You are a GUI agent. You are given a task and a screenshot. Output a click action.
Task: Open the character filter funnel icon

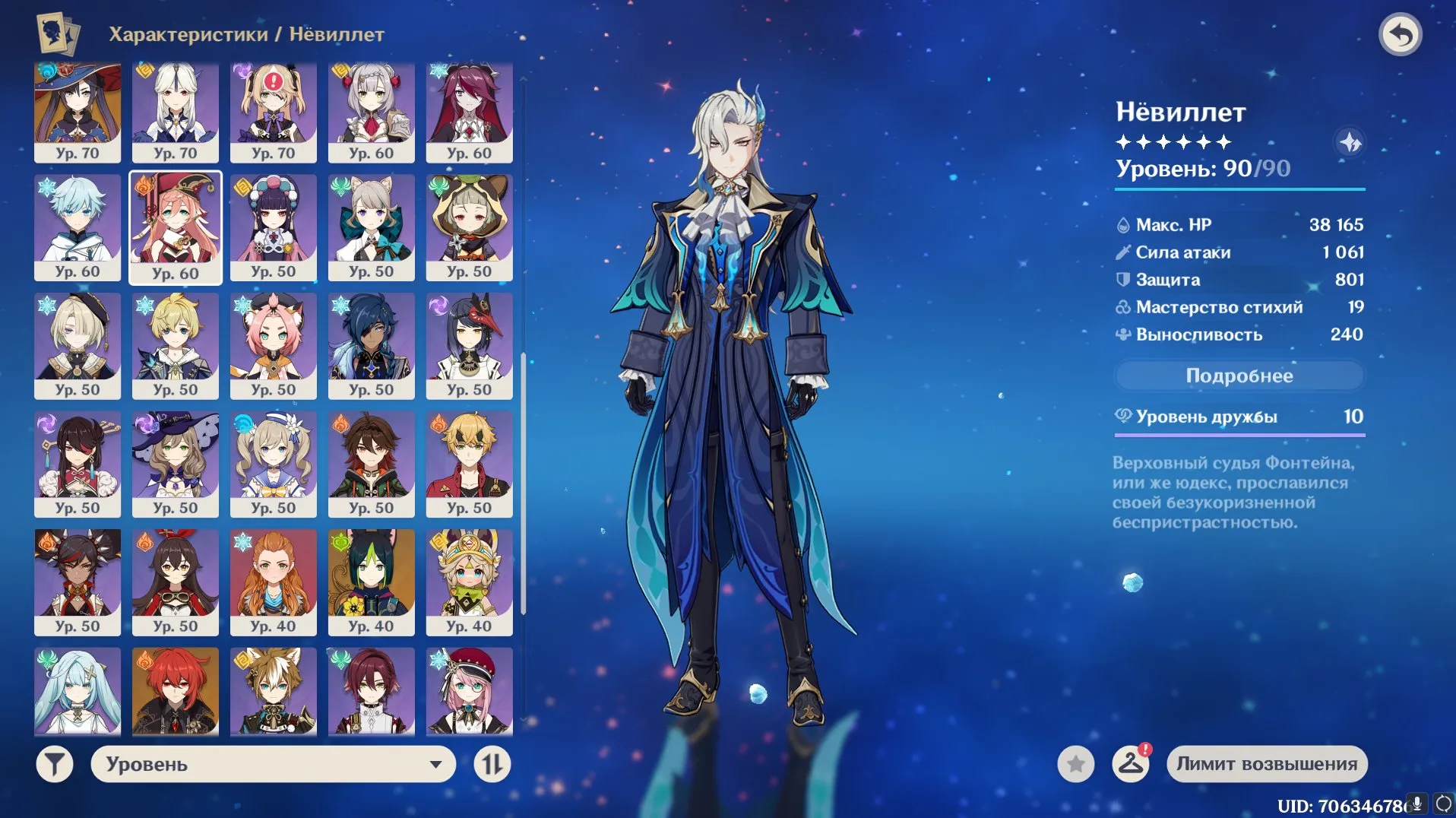click(x=53, y=765)
